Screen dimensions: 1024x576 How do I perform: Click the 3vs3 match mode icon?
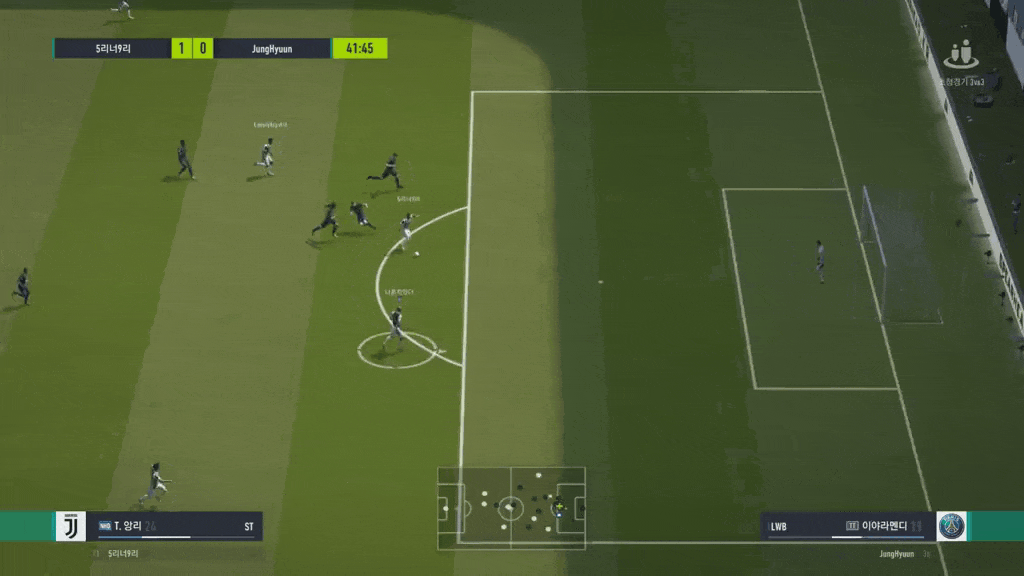[x=961, y=55]
